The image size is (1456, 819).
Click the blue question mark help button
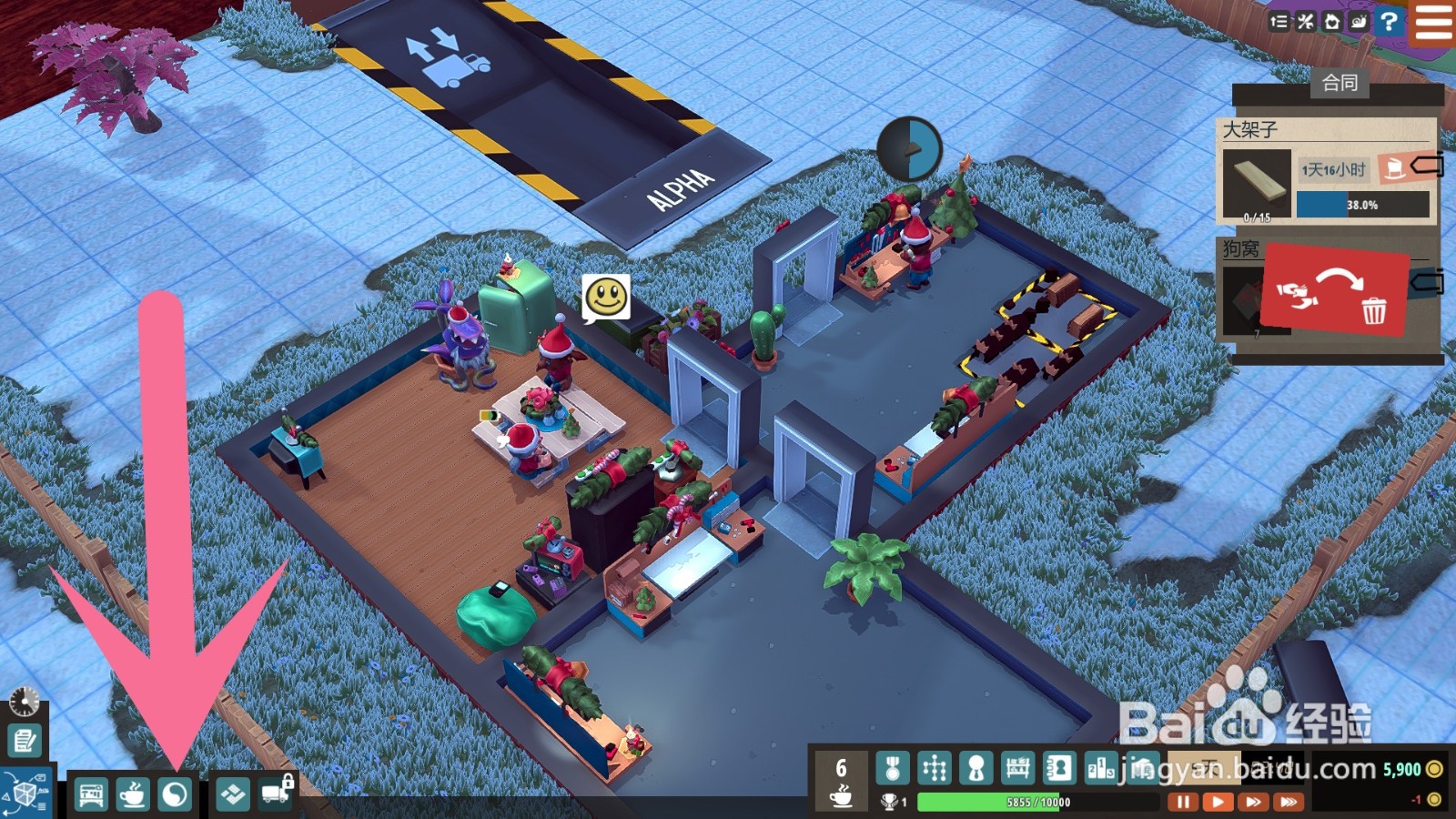click(1389, 22)
